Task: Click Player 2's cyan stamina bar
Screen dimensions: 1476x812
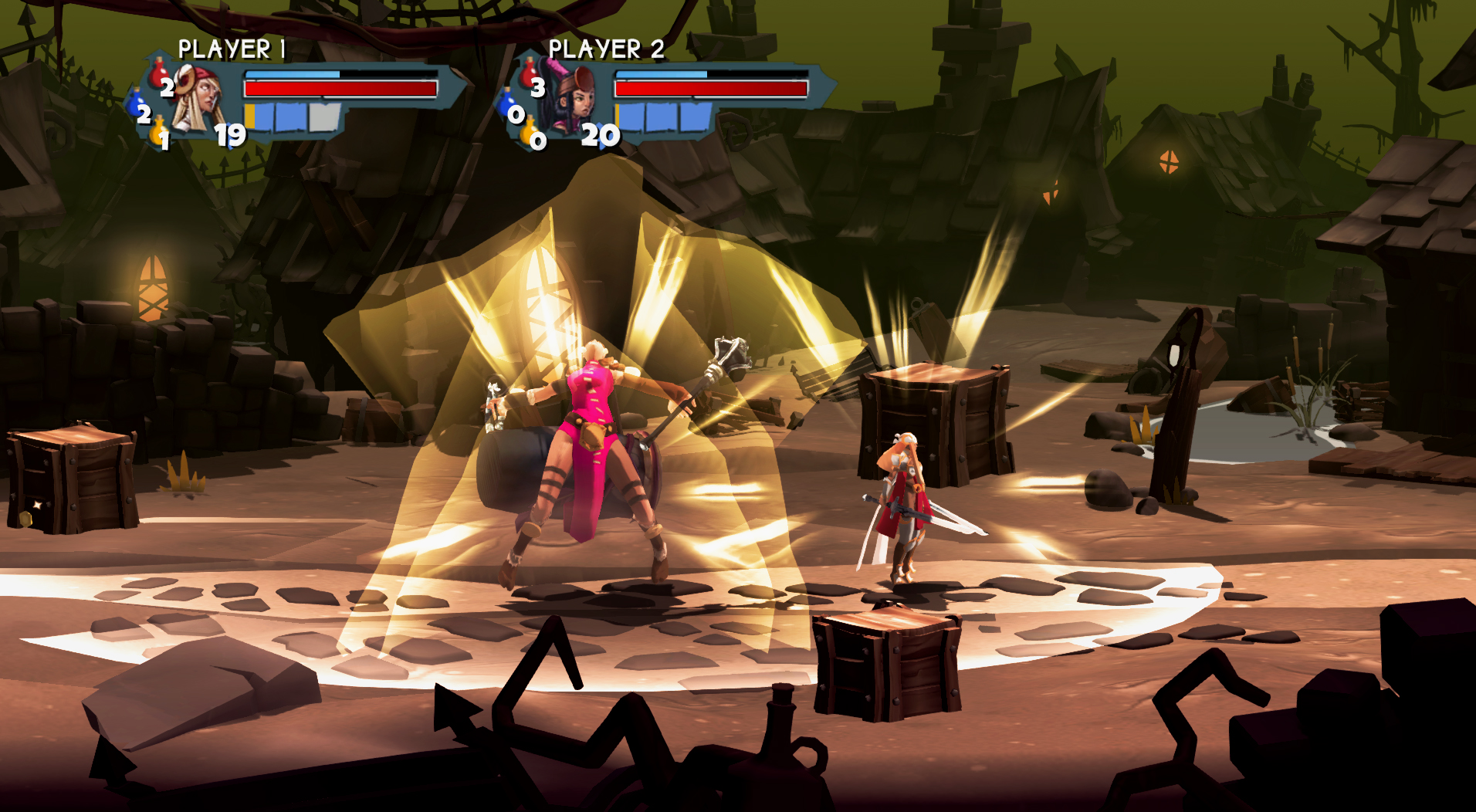Action: click(662, 75)
